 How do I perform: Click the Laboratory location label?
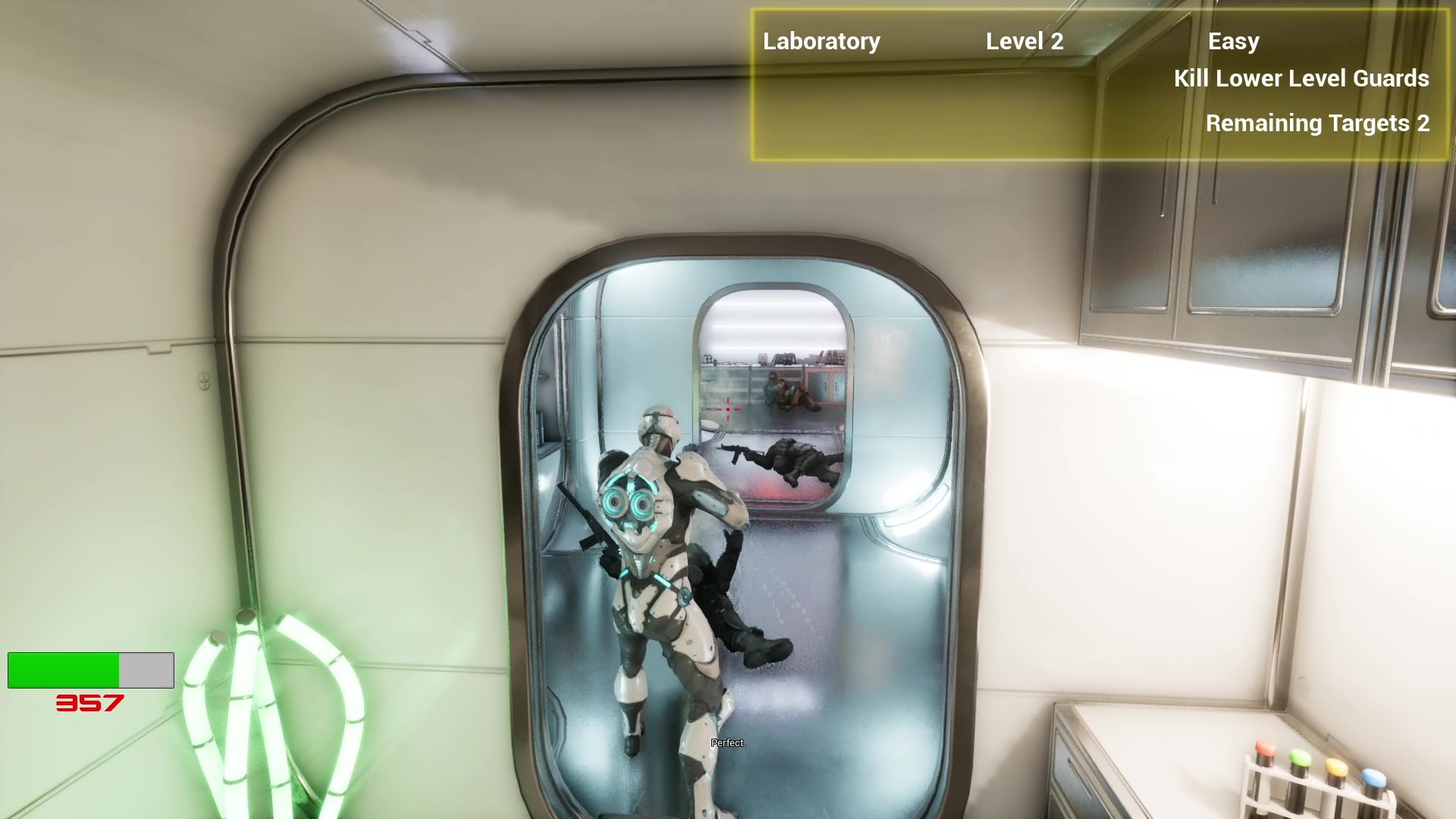tap(821, 42)
